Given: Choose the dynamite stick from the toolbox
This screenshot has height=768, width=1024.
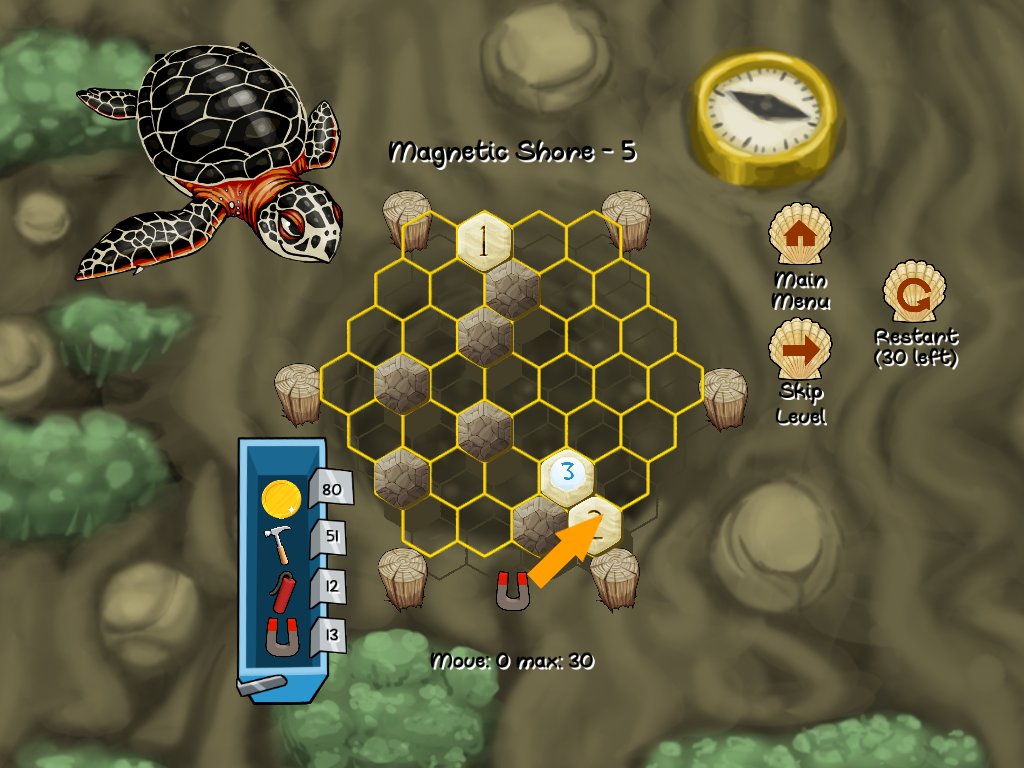Looking at the screenshot, I should [281, 592].
